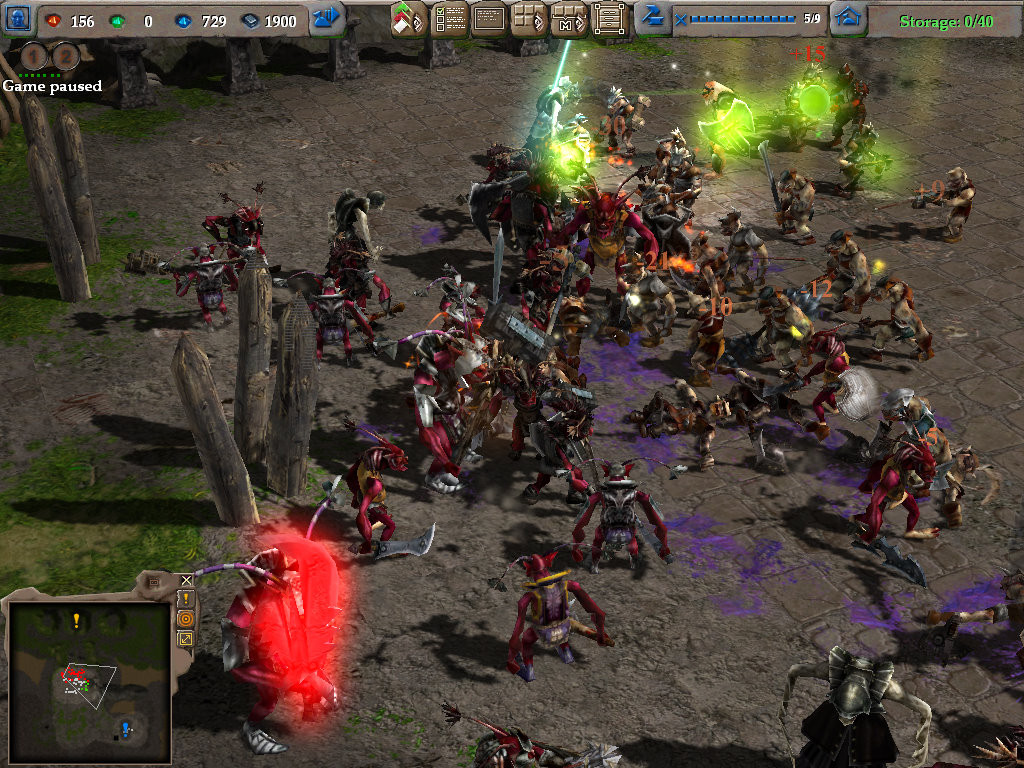Viewport: 1024px width, 768px height.
Task: Click the blue house icon near Storage
Action: 848,18
